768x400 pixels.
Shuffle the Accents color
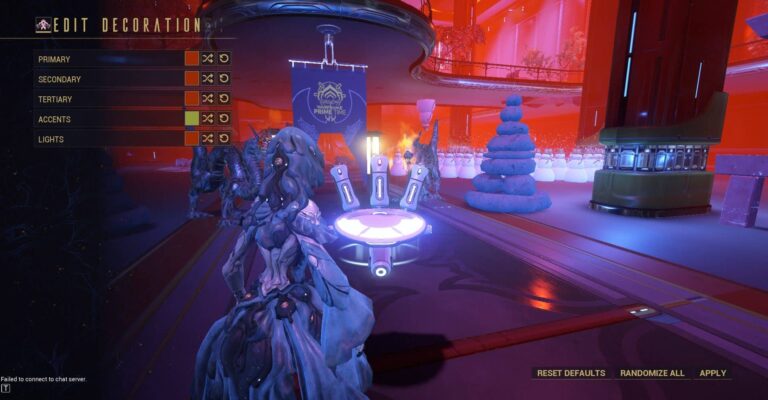click(208, 119)
